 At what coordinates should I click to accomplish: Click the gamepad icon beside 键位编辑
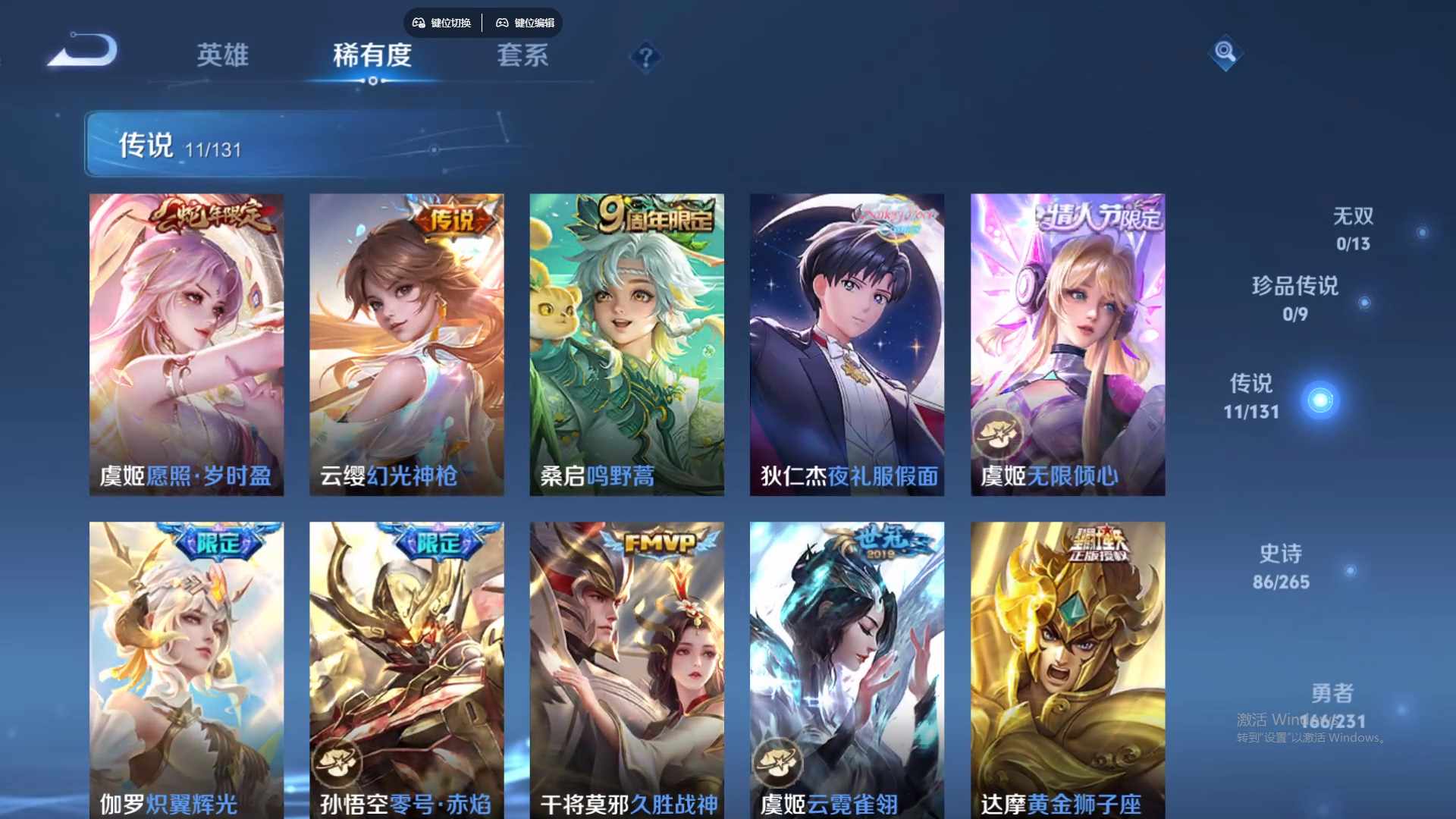(503, 23)
